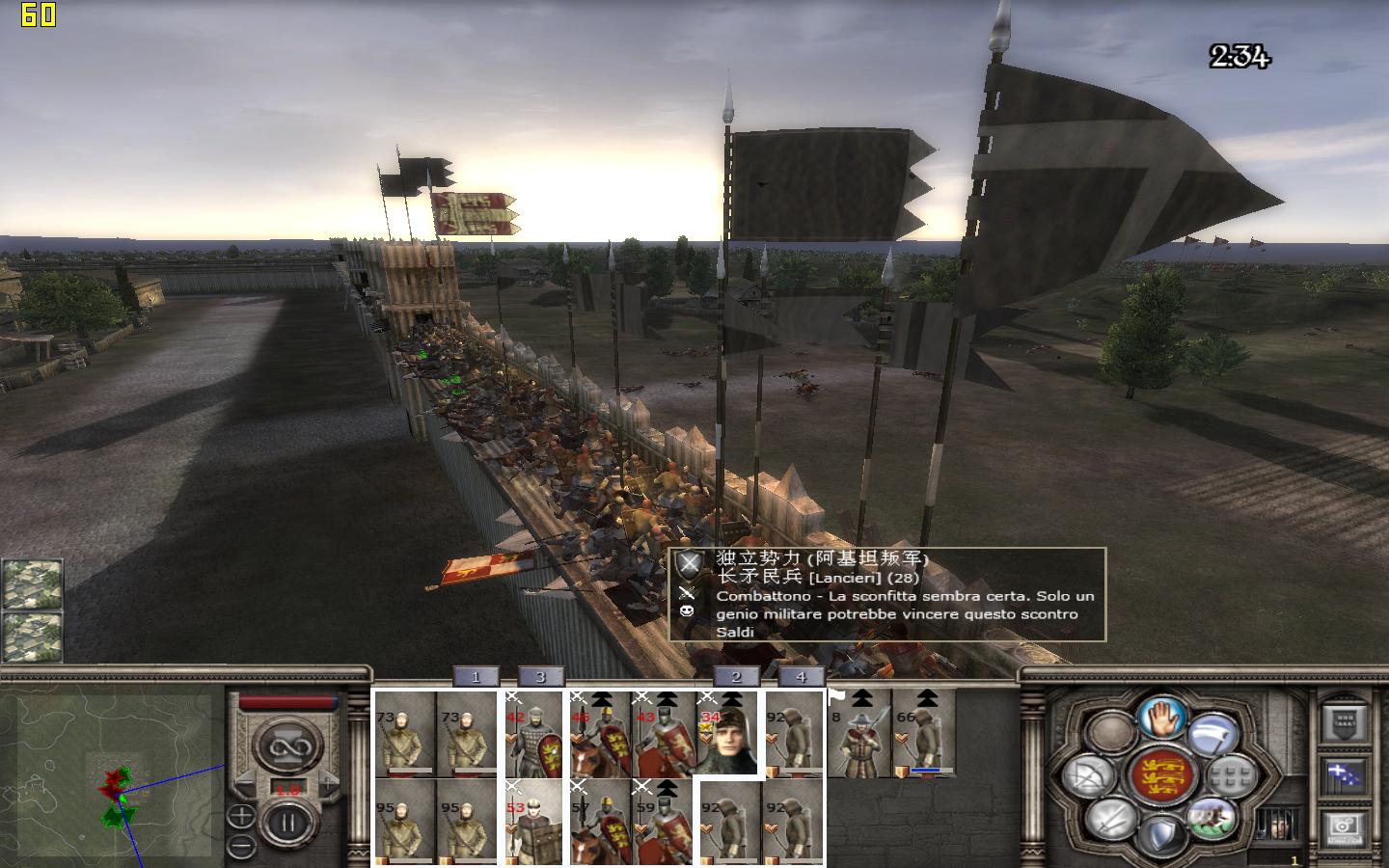Screen dimensions: 1389x868
Task: Click the halt order hand button
Action: pyautogui.click(x=1161, y=718)
